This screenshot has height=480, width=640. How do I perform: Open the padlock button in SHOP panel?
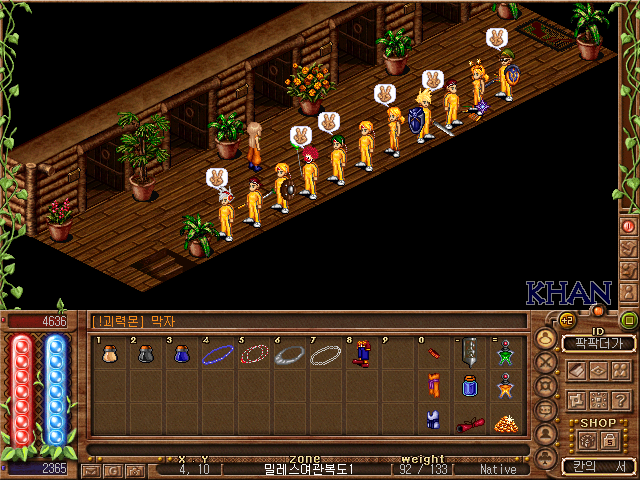click(607, 440)
